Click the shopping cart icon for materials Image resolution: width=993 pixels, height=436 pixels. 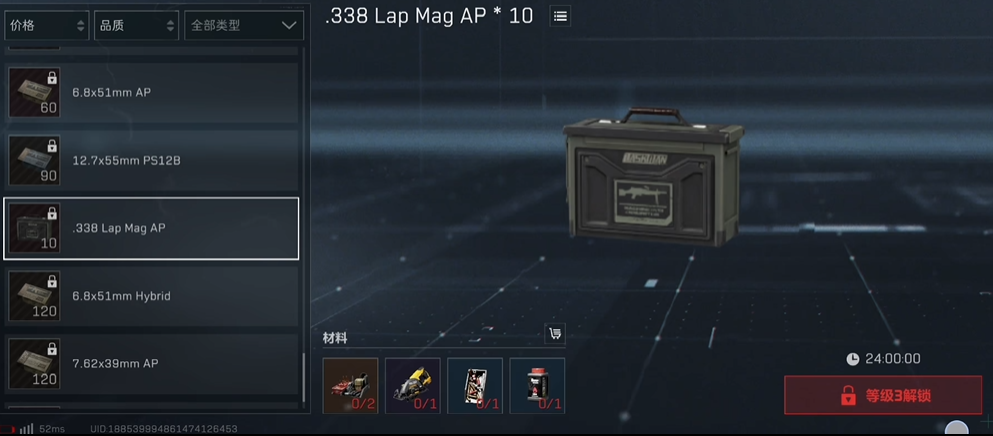(x=555, y=334)
